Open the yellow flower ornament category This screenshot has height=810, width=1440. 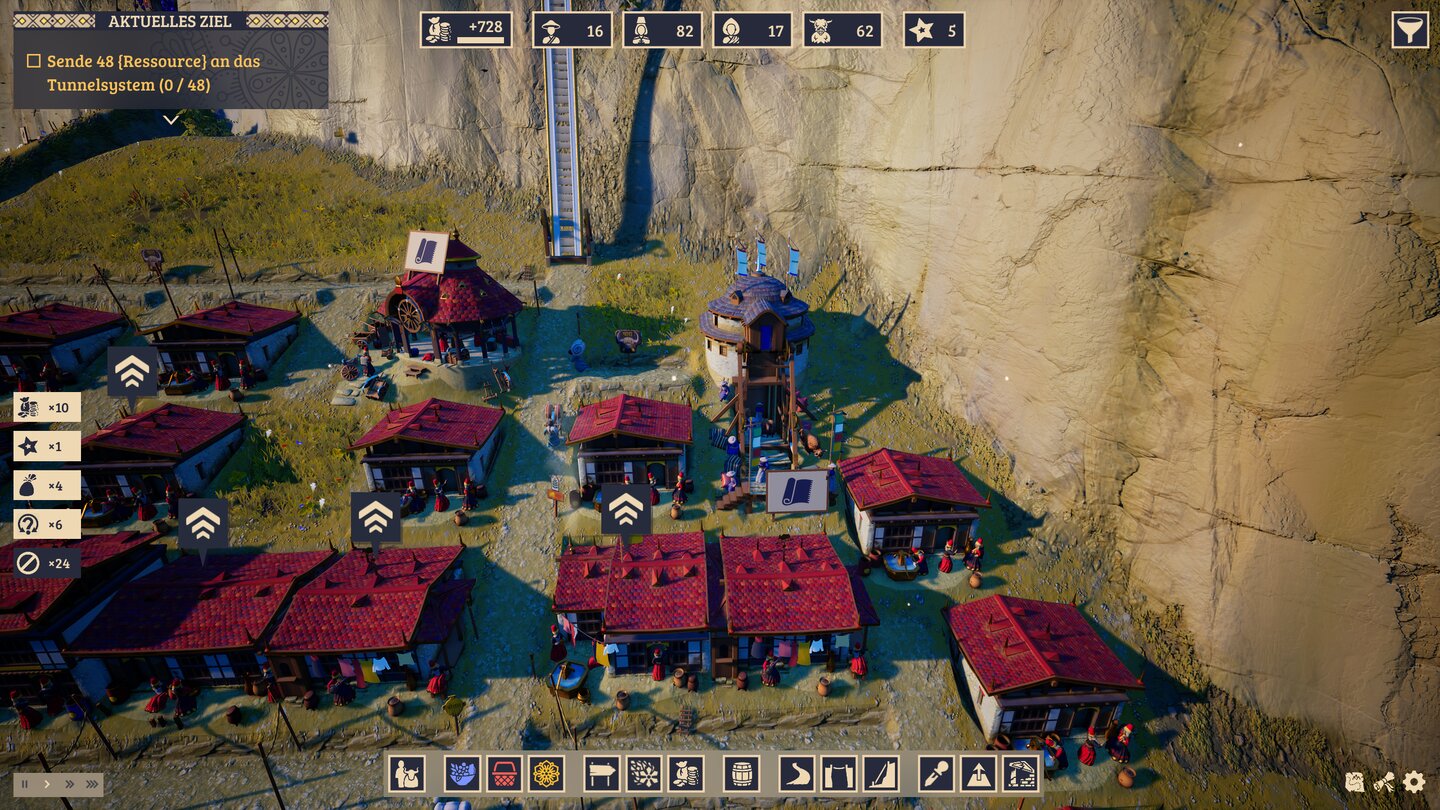(x=546, y=774)
